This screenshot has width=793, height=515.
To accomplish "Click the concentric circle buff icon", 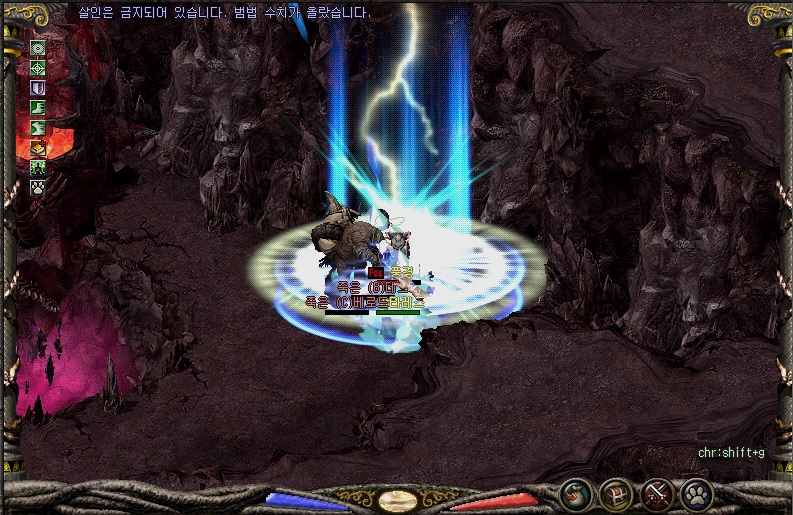I will (x=39, y=48).
